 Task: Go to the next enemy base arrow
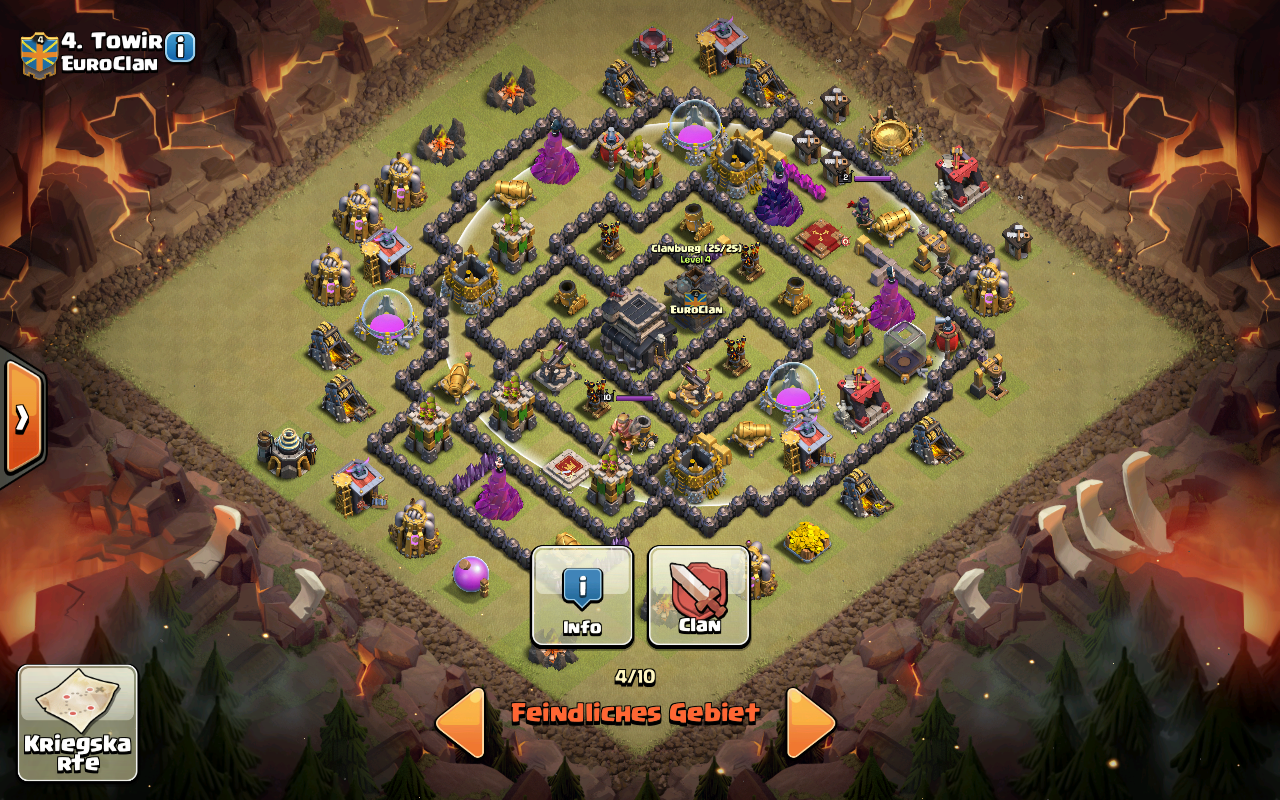(810, 722)
